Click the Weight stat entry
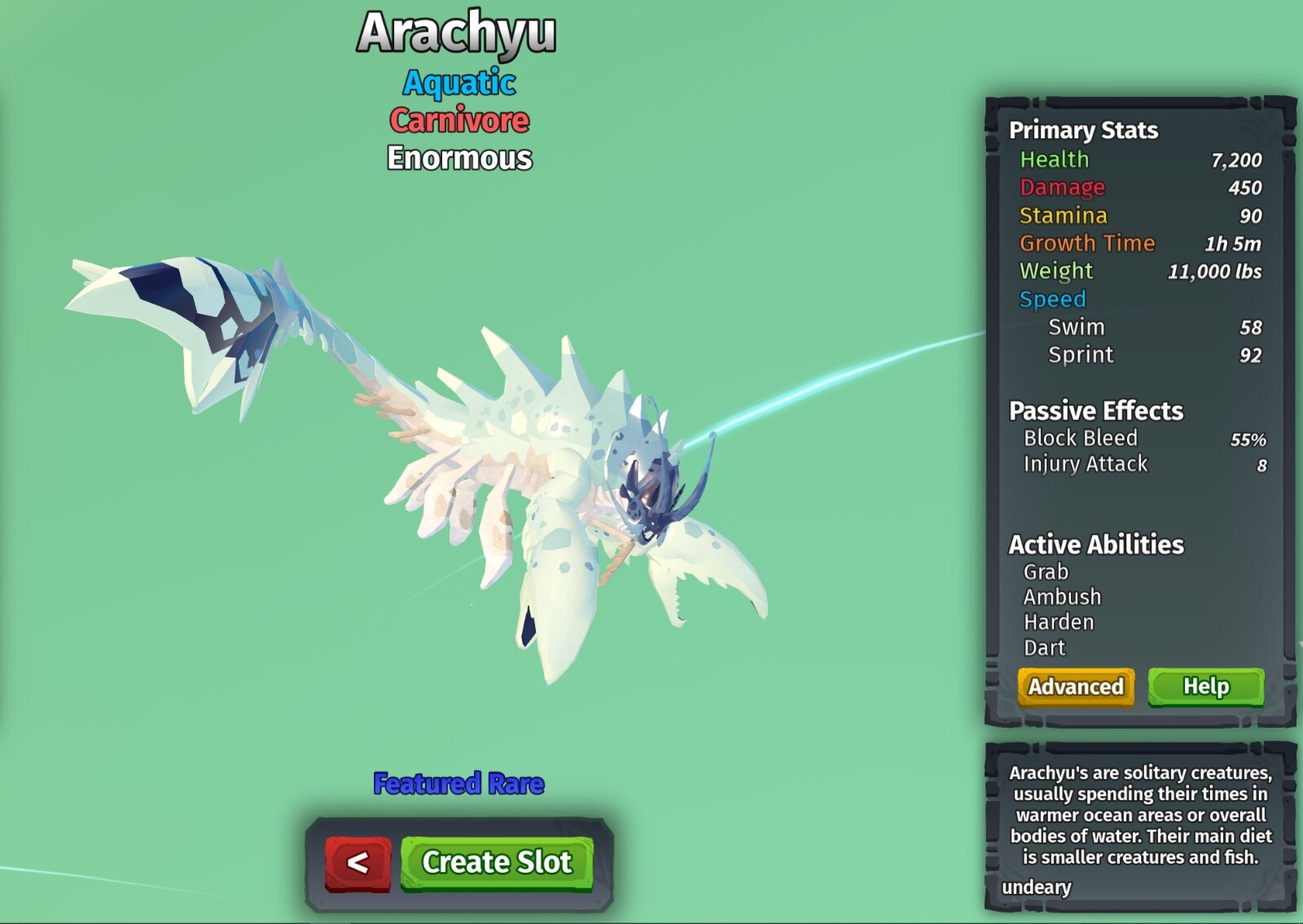Screen dimensions: 1303x924 pyautogui.click(x=1056, y=271)
